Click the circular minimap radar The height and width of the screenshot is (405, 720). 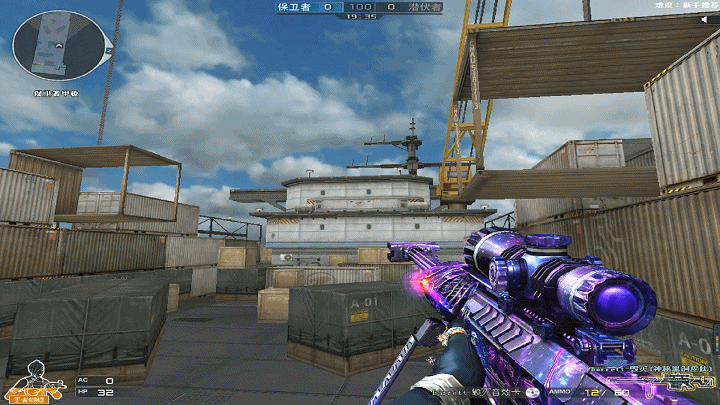(x=59, y=45)
